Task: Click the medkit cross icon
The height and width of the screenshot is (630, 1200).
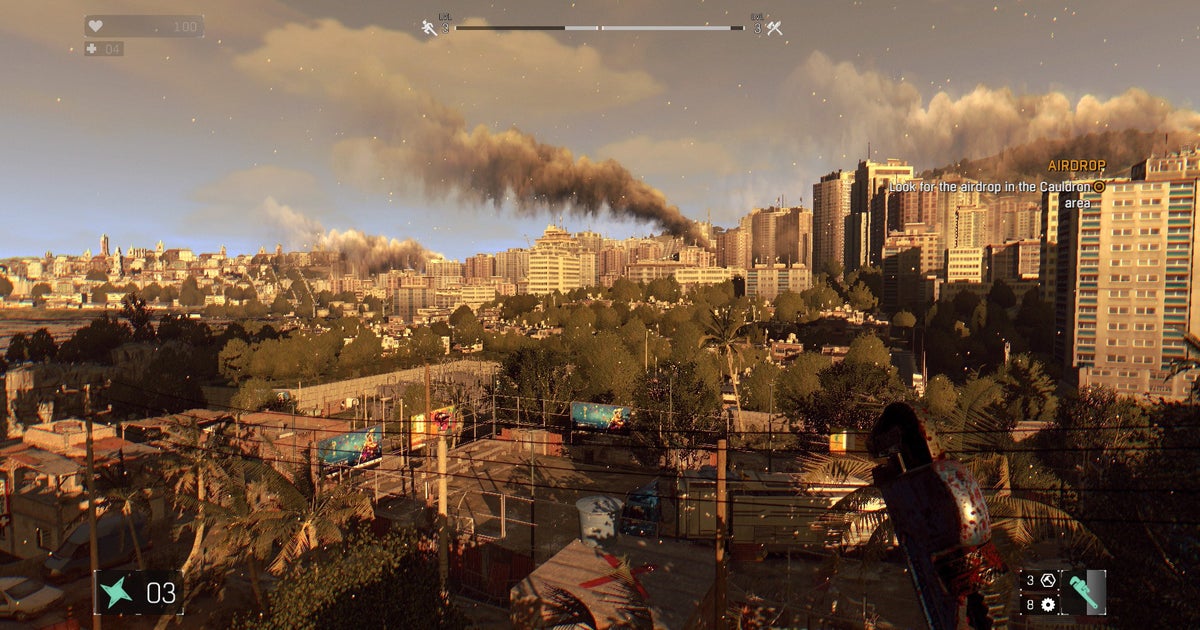Action: point(92,48)
